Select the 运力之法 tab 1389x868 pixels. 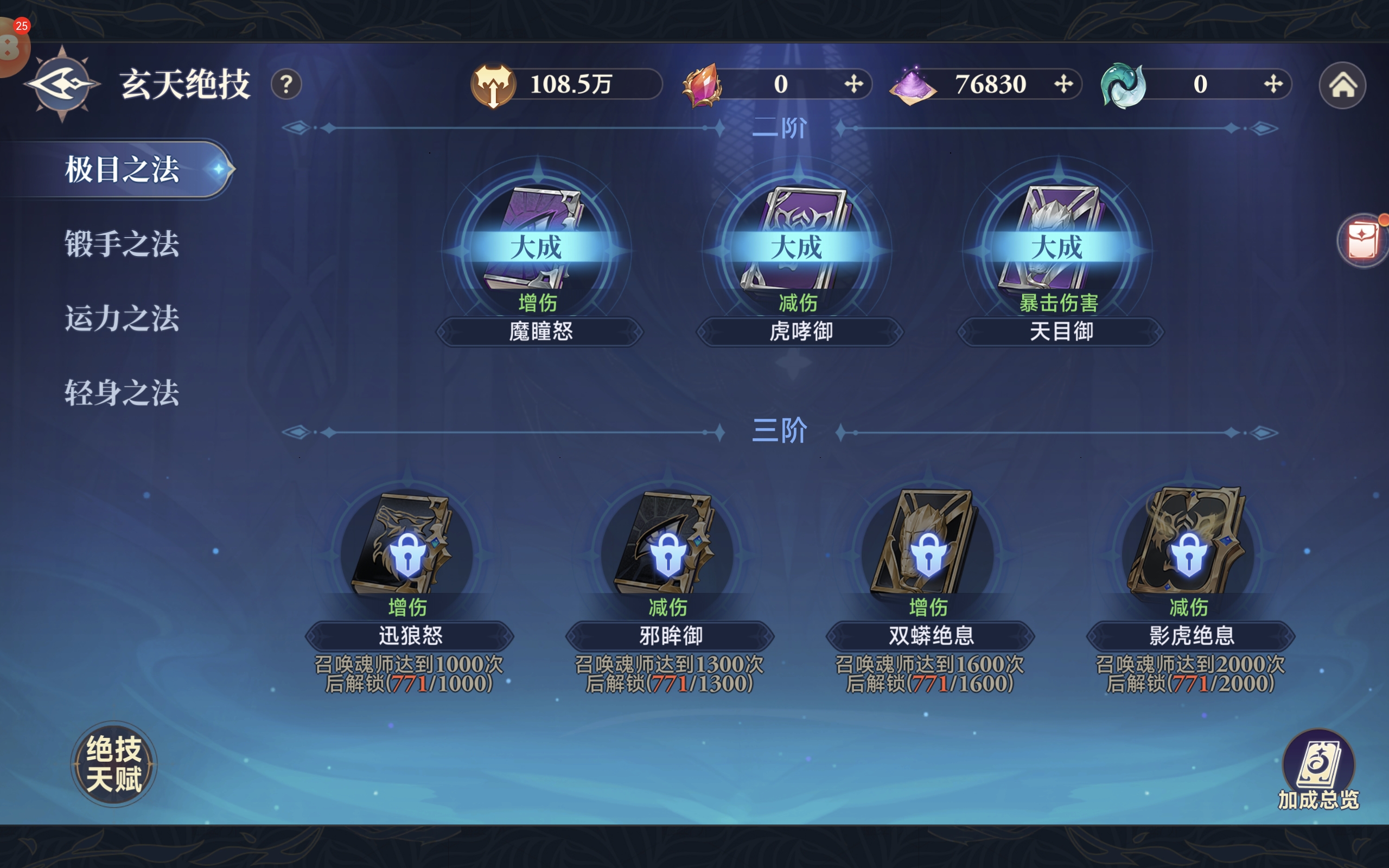pyautogui.click(x=122, y=318)
